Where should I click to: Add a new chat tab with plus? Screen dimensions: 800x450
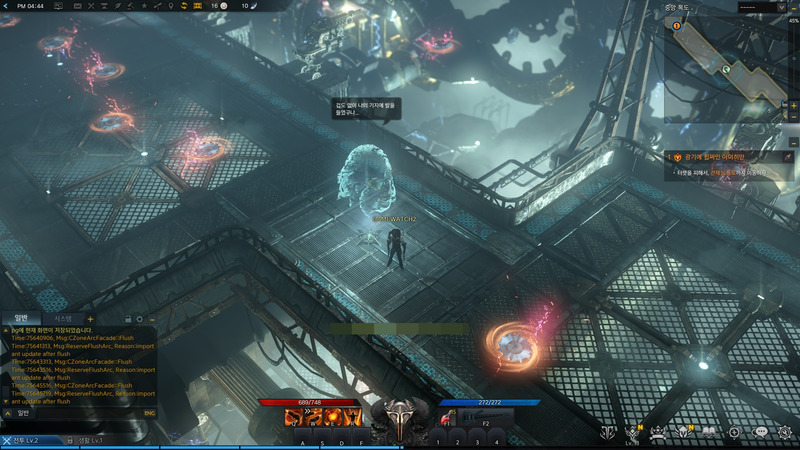pyautogui.click(x=91, y=318)
